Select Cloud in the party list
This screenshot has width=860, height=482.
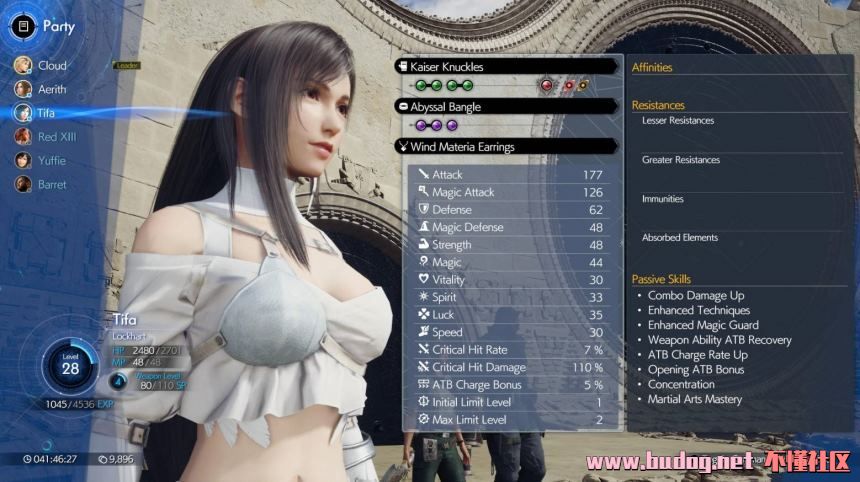tap(50, 66)
